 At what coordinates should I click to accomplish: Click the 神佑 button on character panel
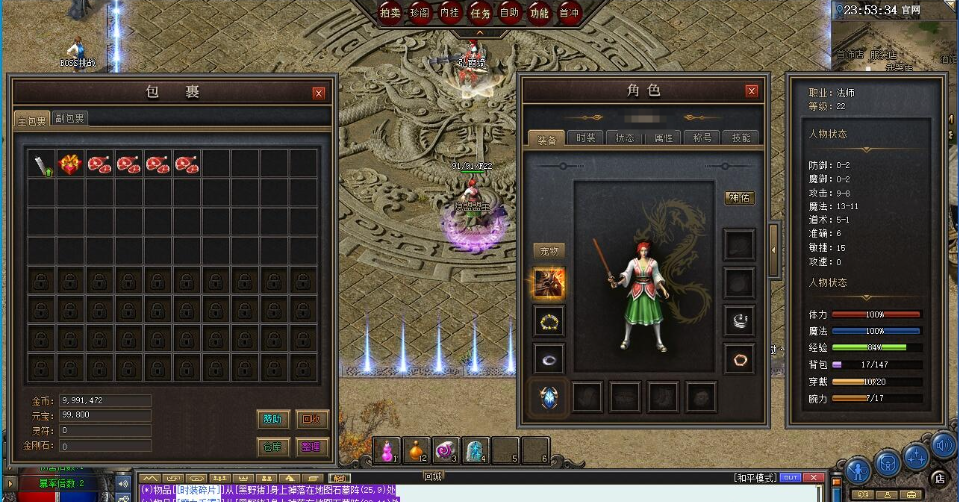tap(740, 198)
